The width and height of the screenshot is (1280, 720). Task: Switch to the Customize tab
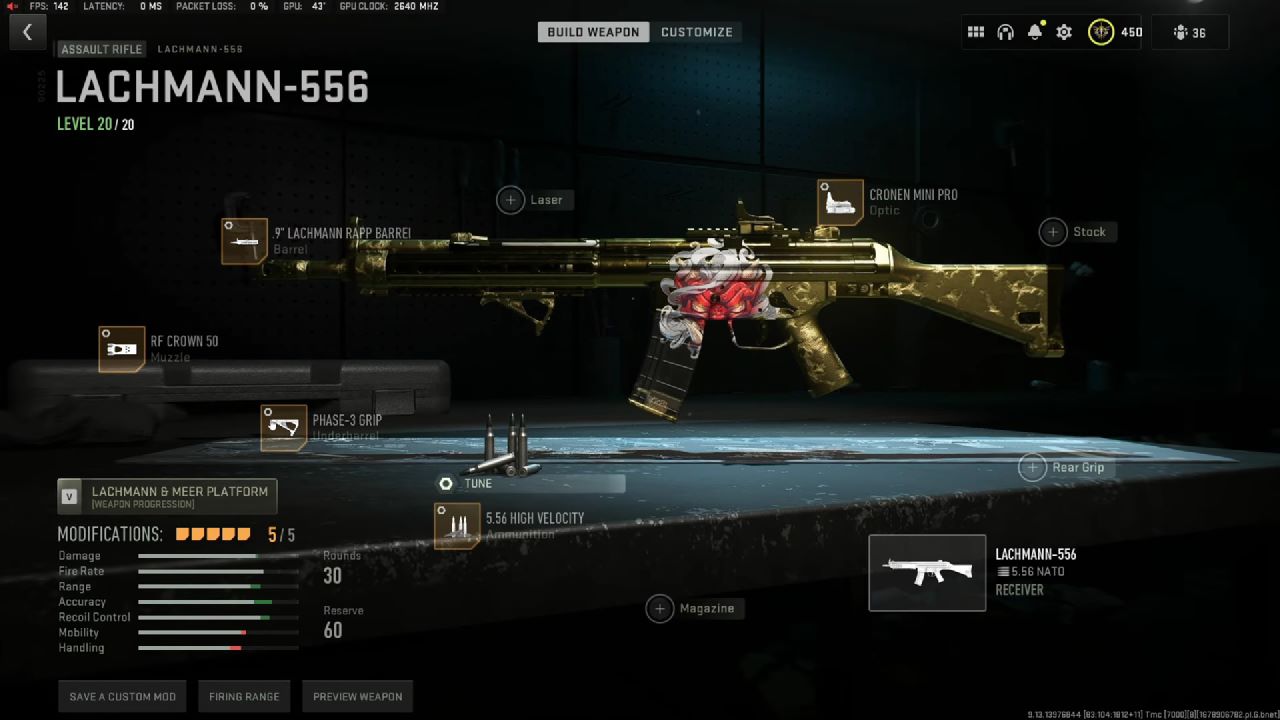pos(697,31)
